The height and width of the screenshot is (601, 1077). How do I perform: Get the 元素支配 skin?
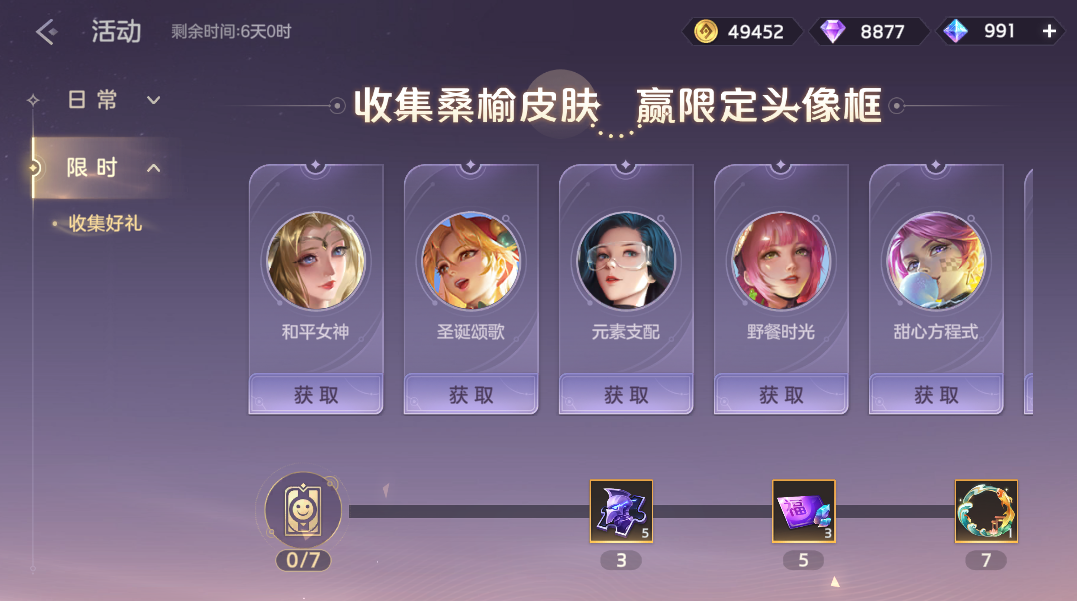[626, 395]
